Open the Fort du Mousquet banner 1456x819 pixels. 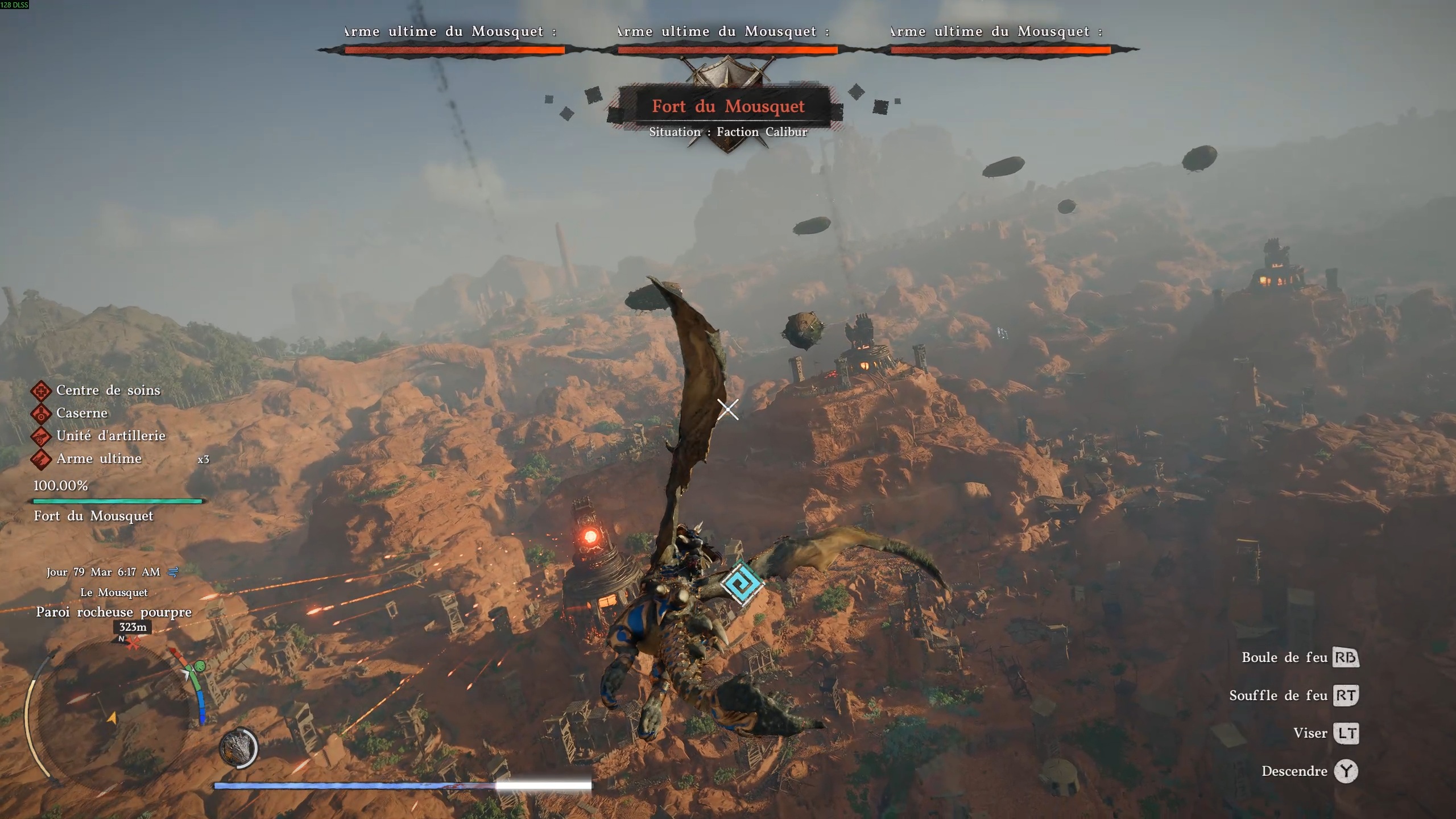click(x=728, y=107)
